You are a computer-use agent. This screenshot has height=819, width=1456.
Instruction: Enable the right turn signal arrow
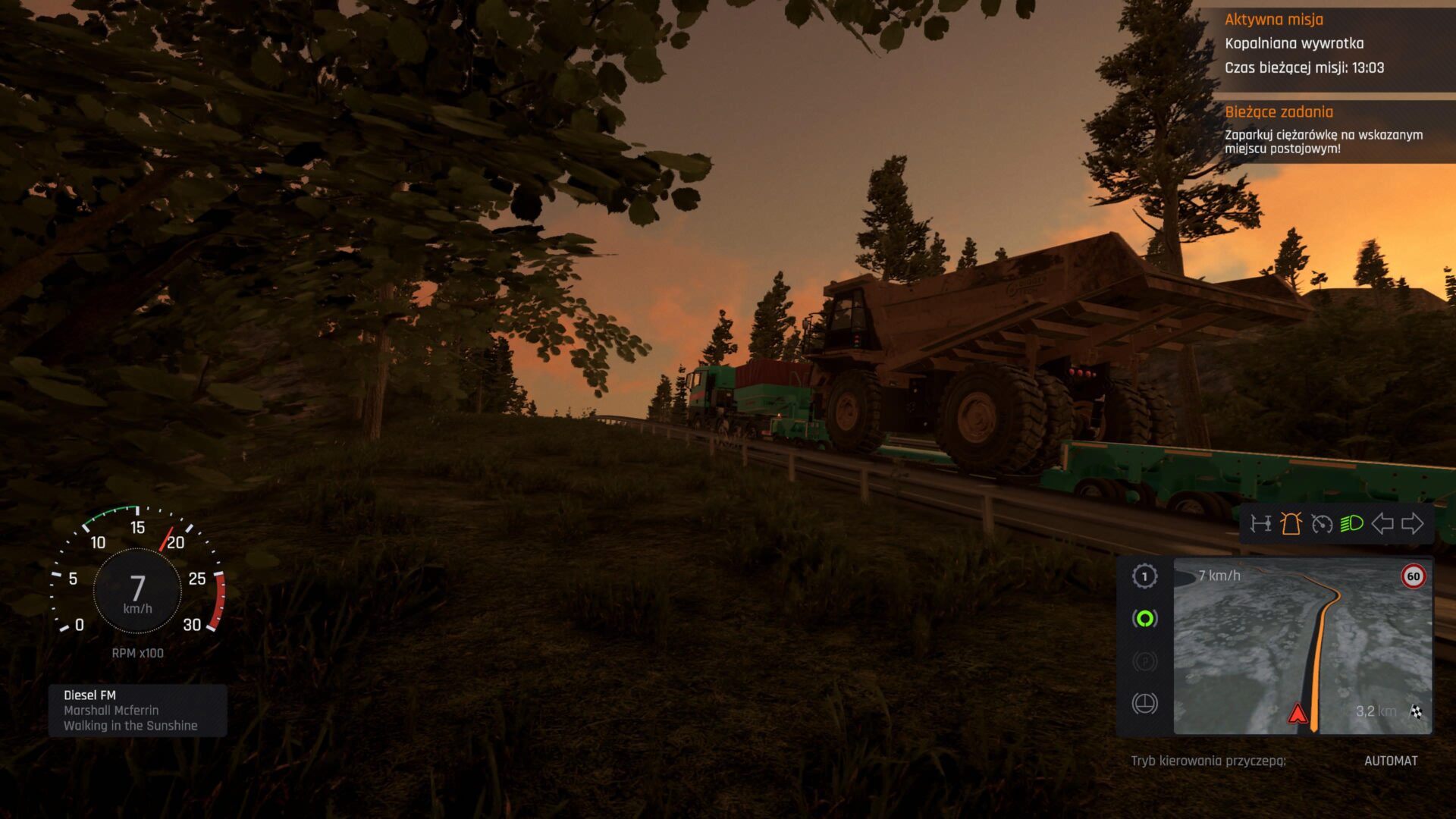pyautogui.click(x=1412, y=522)
